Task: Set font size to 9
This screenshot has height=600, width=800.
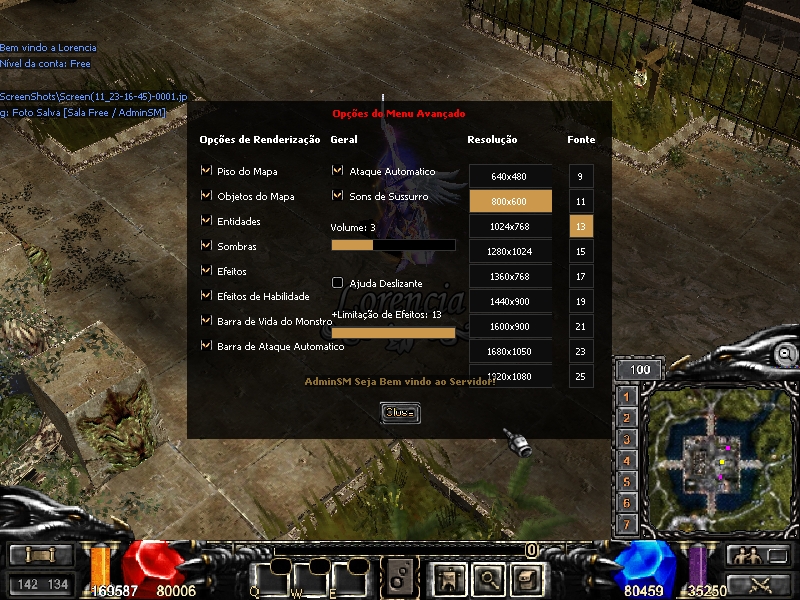Action: [580, 176]
